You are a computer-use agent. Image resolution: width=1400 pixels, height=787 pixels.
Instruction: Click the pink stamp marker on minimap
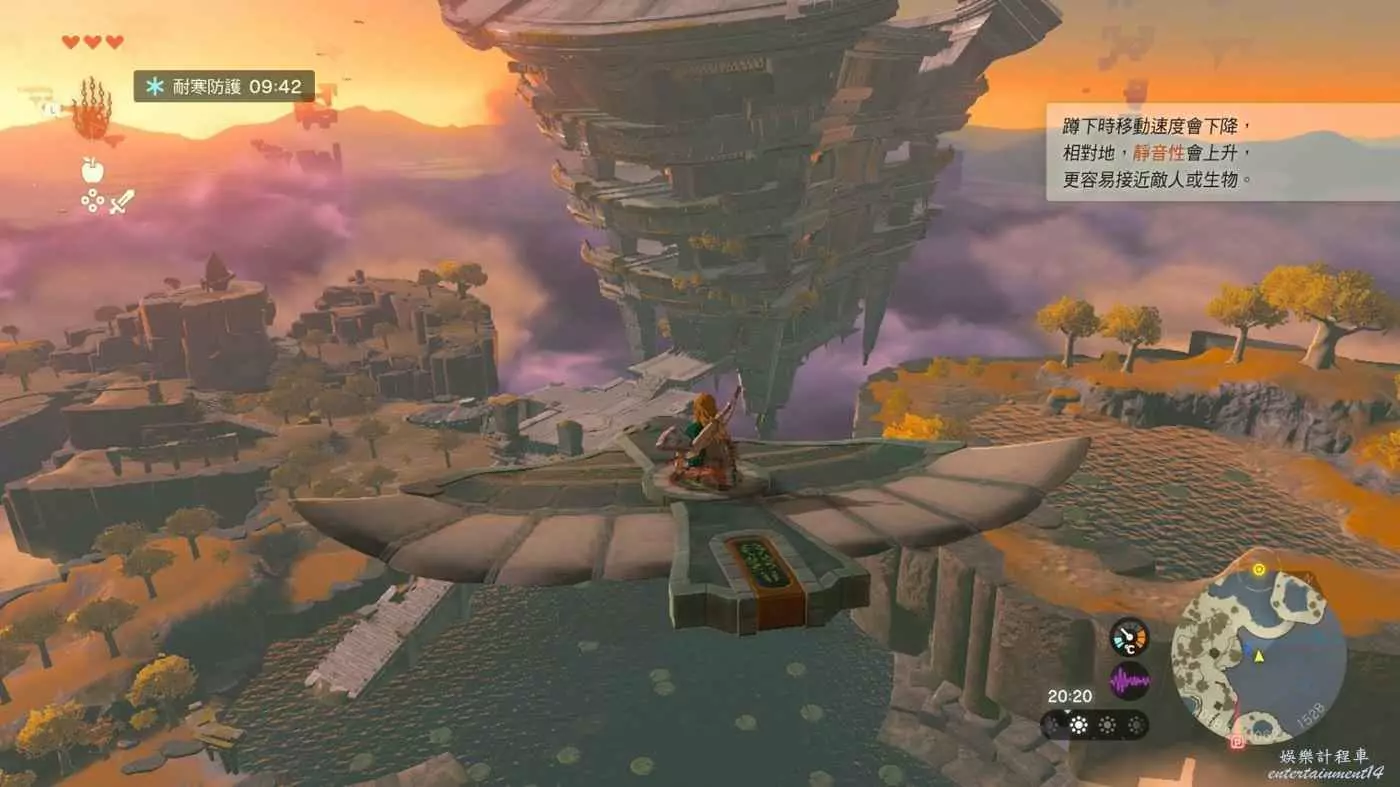[1238, 741]
